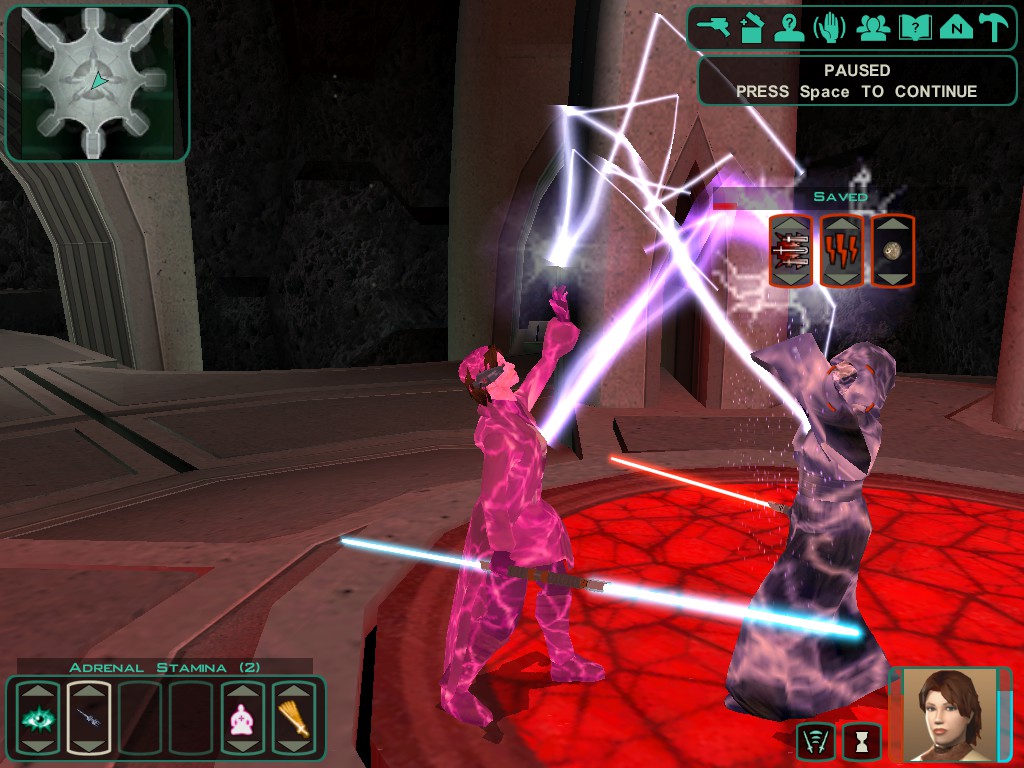Open the party selection group icon
Screen dimensions: 1024x768
[x=872, y=28]
